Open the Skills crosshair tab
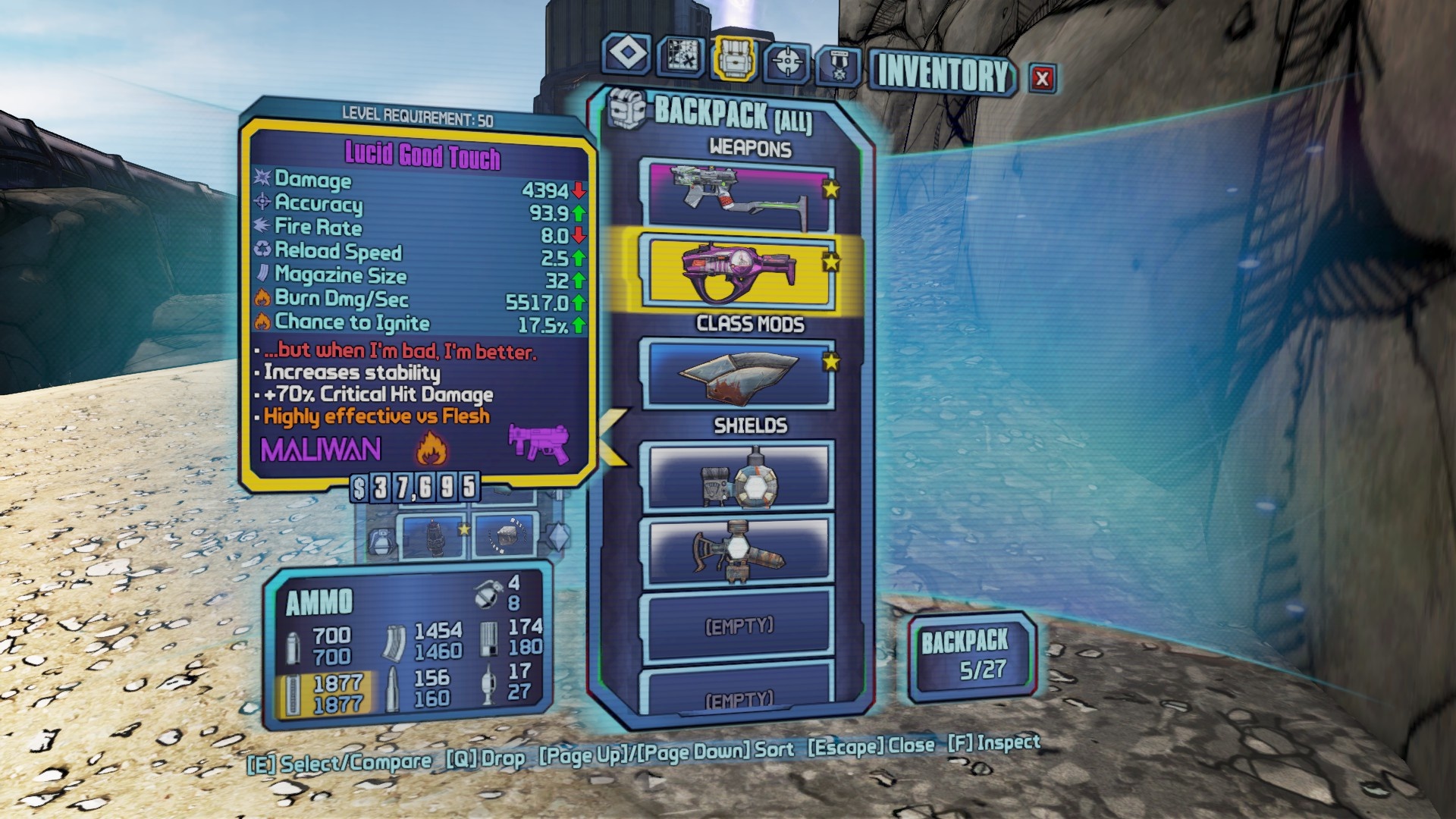Image resolution: width=1456 pixels, height=819 pixels. pyautogui.click(x=787, y=61)
